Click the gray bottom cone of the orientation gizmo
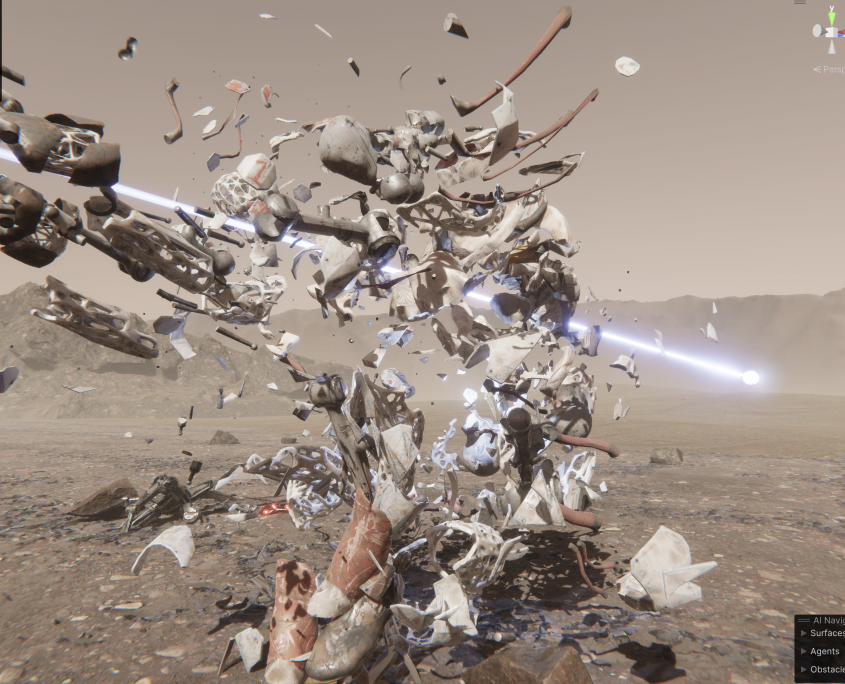This screenshot has height=684, width=845. click(x=831, y=45)
